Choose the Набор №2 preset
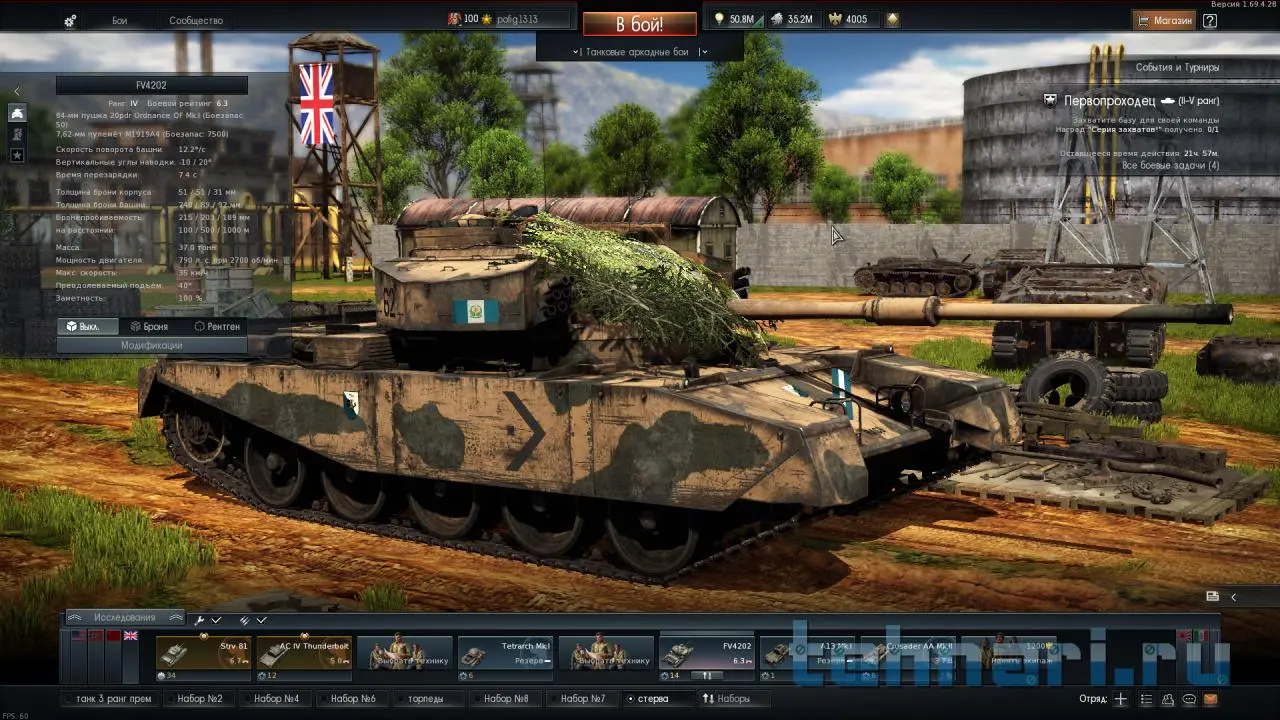1280x720 pixels. [200, 698]
